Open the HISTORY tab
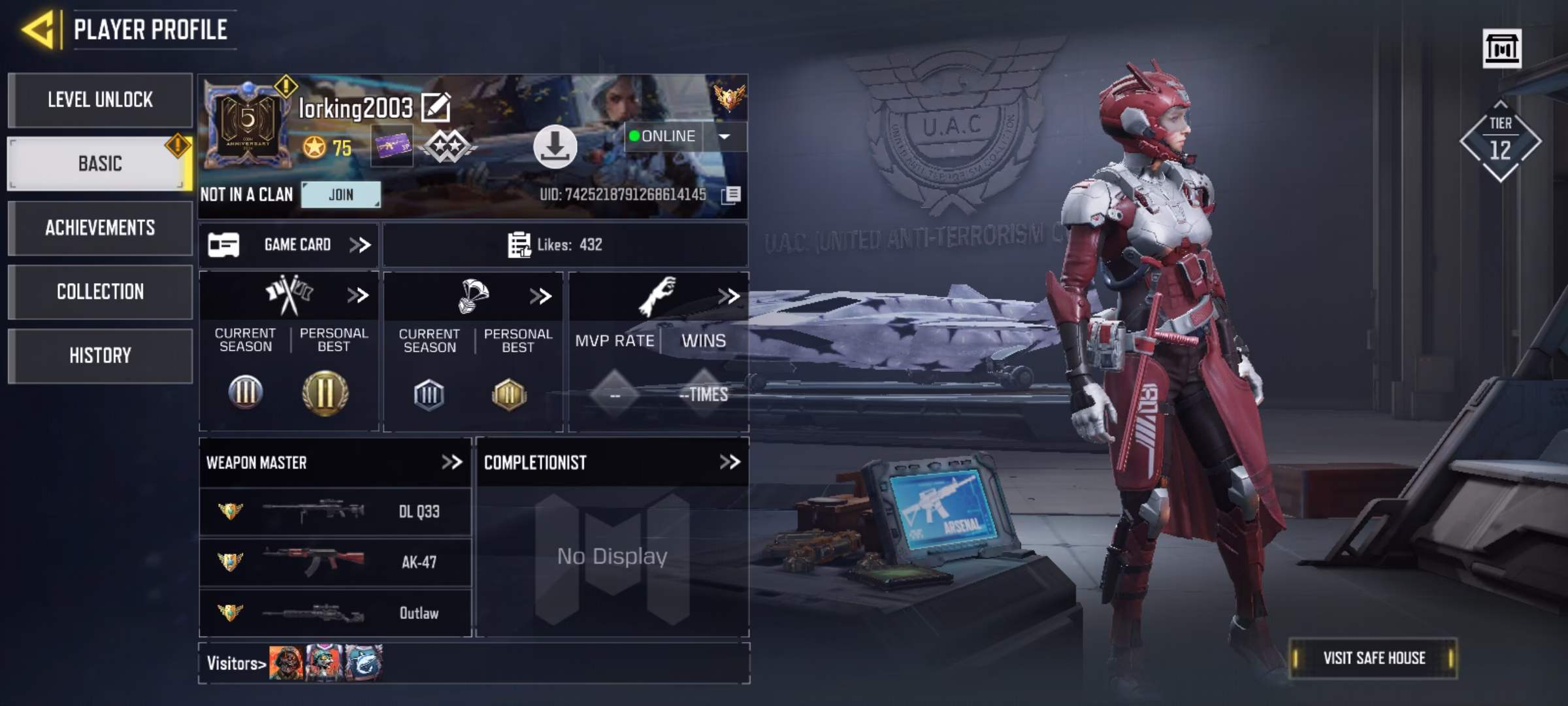This screenshot has height=706, width=1568. 101,355
